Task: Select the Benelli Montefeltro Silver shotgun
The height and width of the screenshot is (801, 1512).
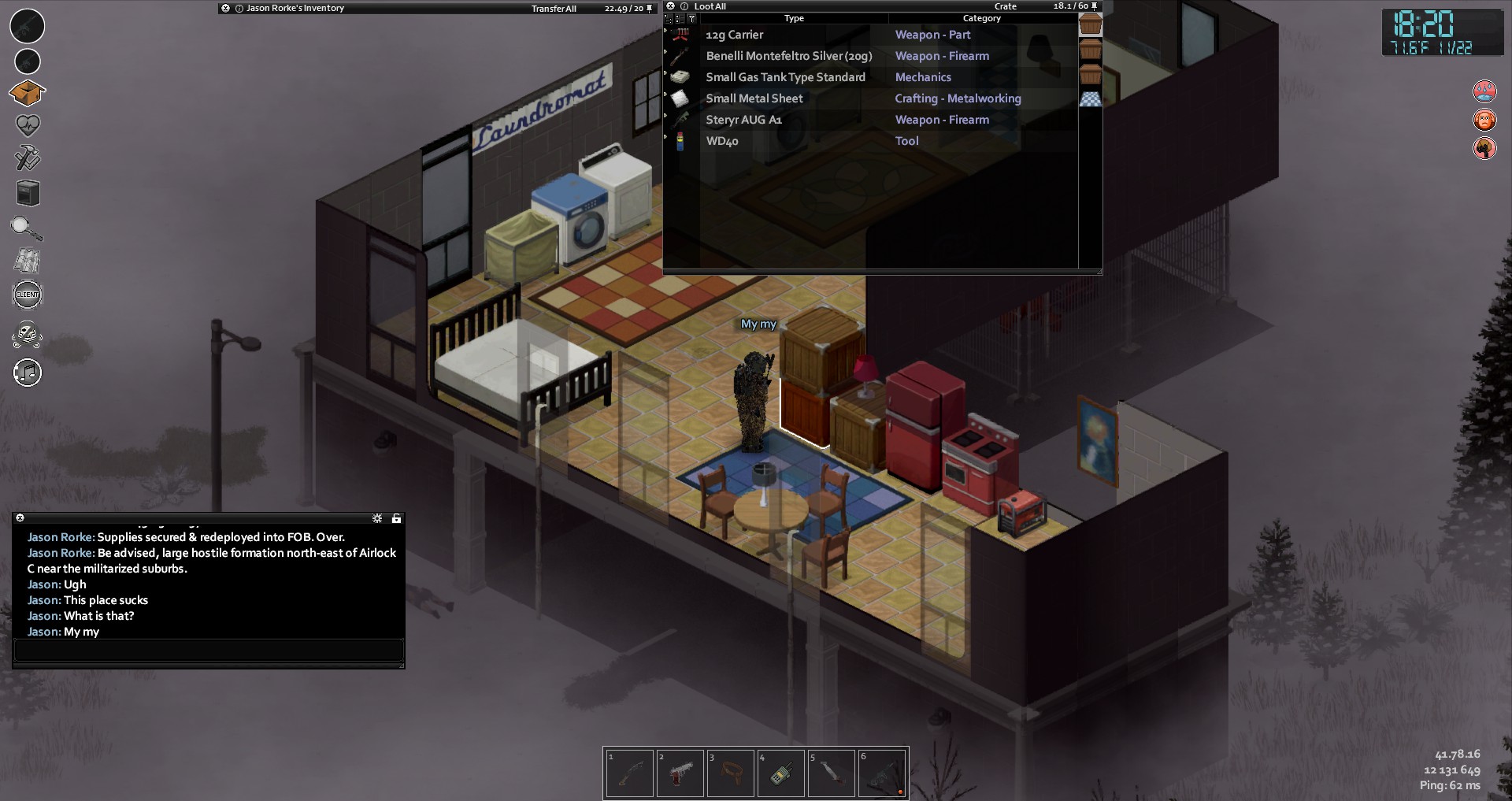Action: tap(788, 56)
